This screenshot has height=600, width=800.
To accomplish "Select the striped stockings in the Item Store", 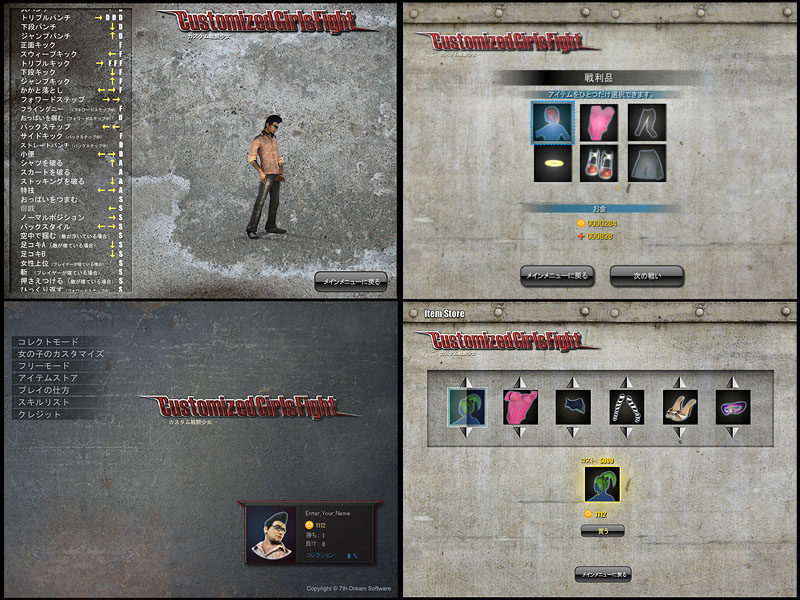I will [627, 407].
